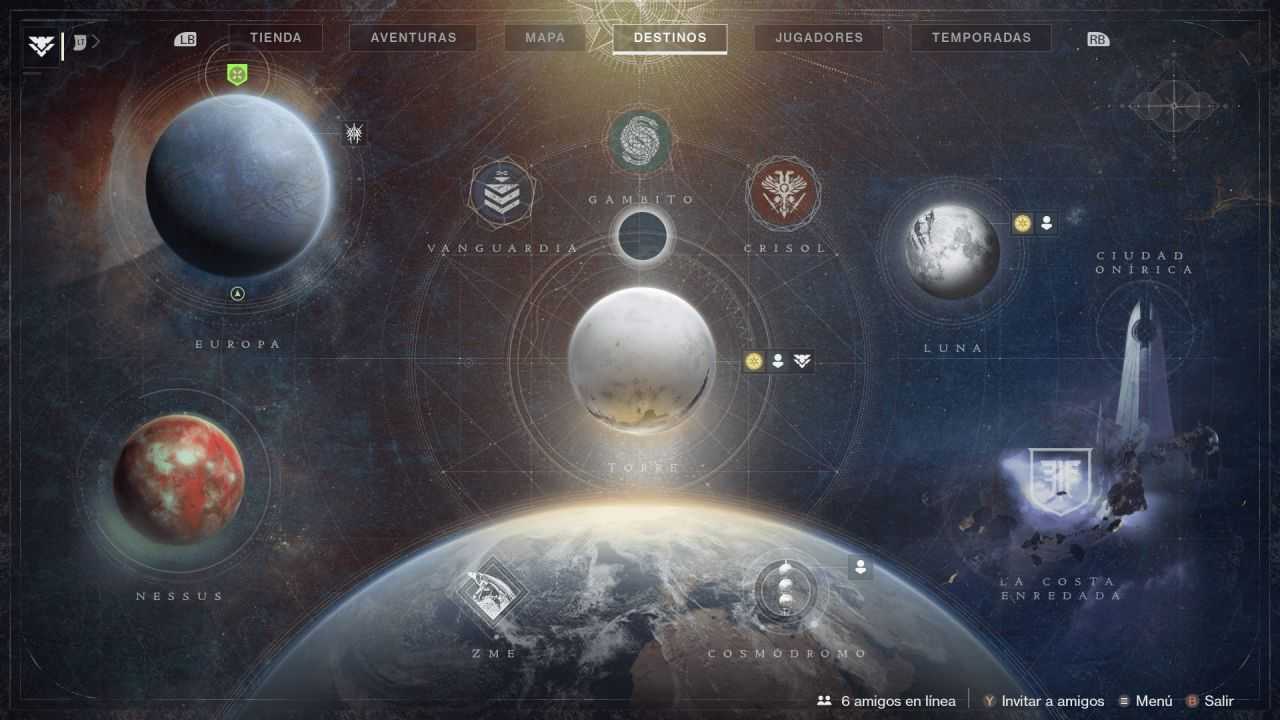
Task: Open the seasonal challenge icon above Europa
Action: (236, 74)
